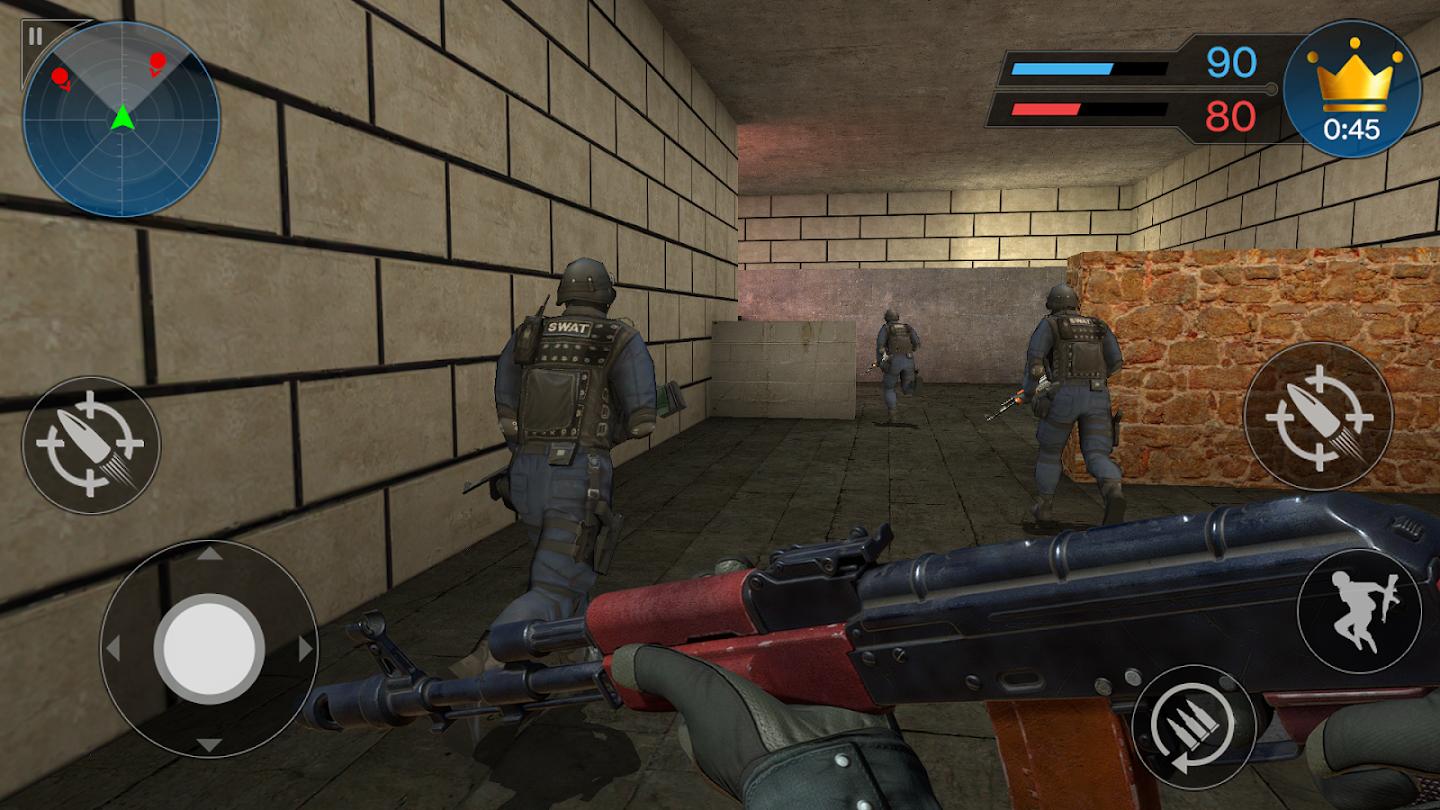Reload the weapon with the bullets button
Viewport: 1440px width, 810px height.
[x=1193, y=726]
